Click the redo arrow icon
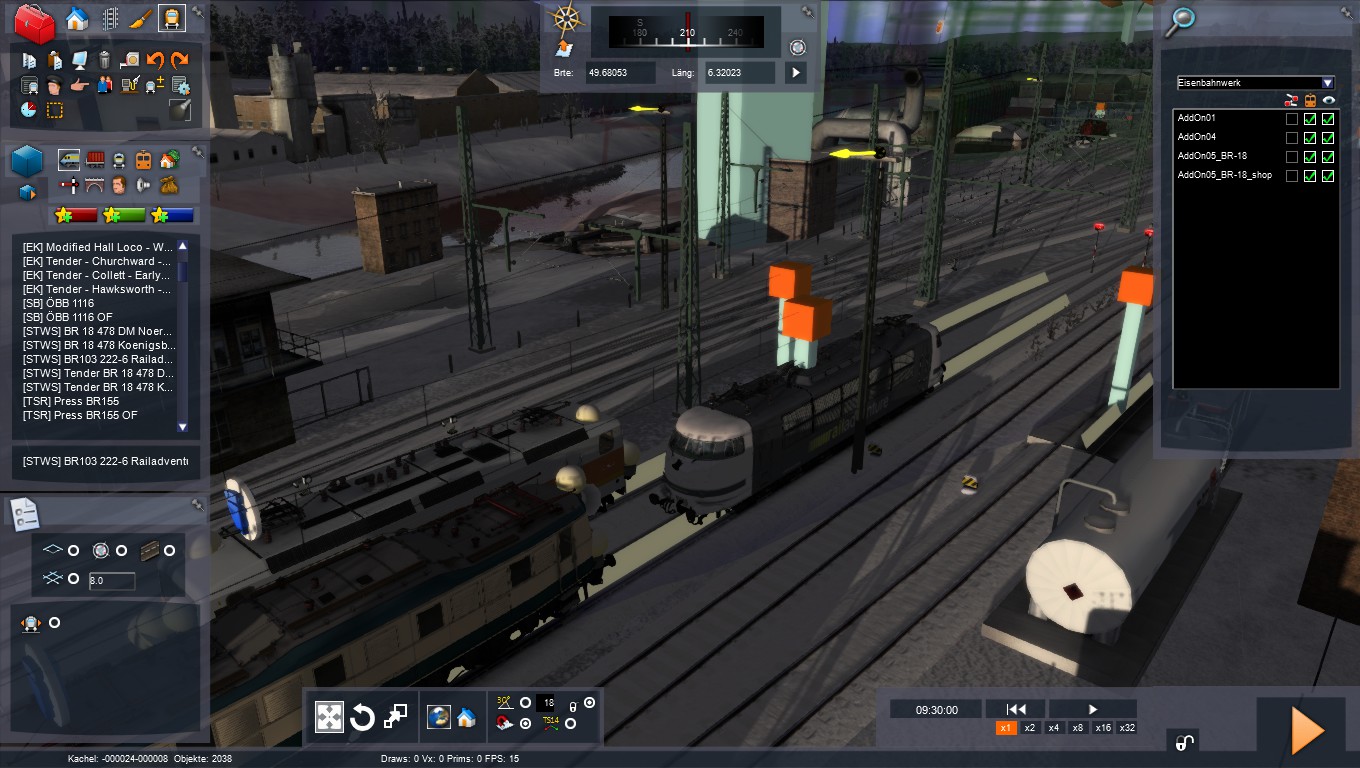 pos(180,61)
